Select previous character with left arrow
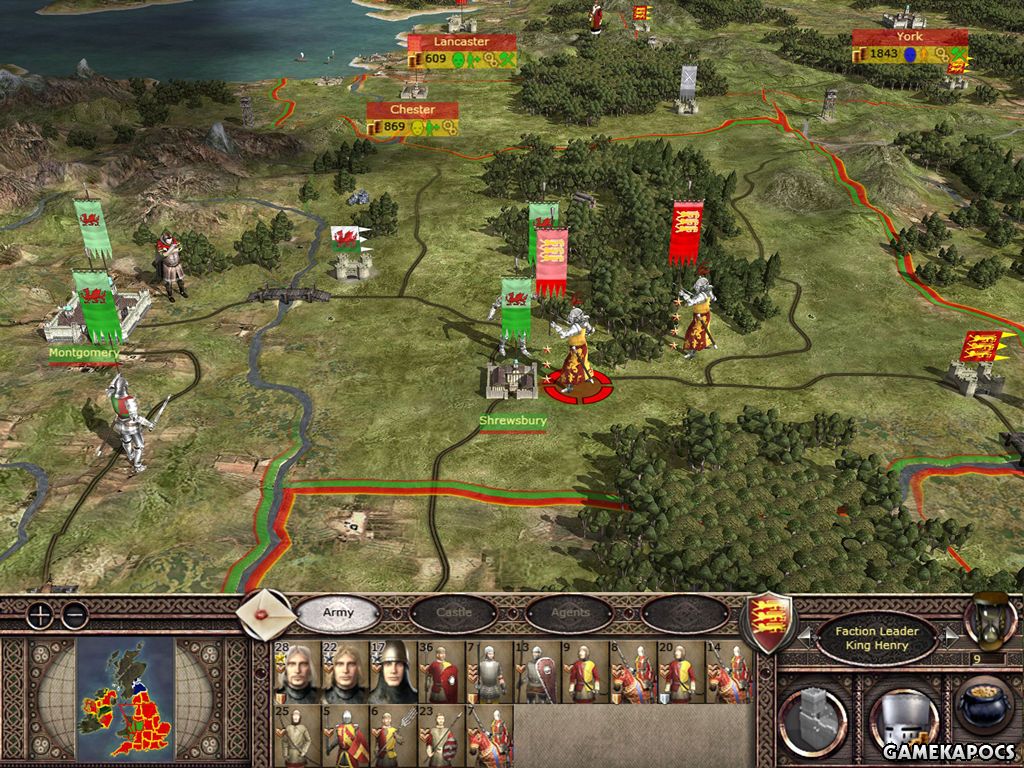Image resolution: width=1024 pixels, height=768 pixels. (804, 636)
